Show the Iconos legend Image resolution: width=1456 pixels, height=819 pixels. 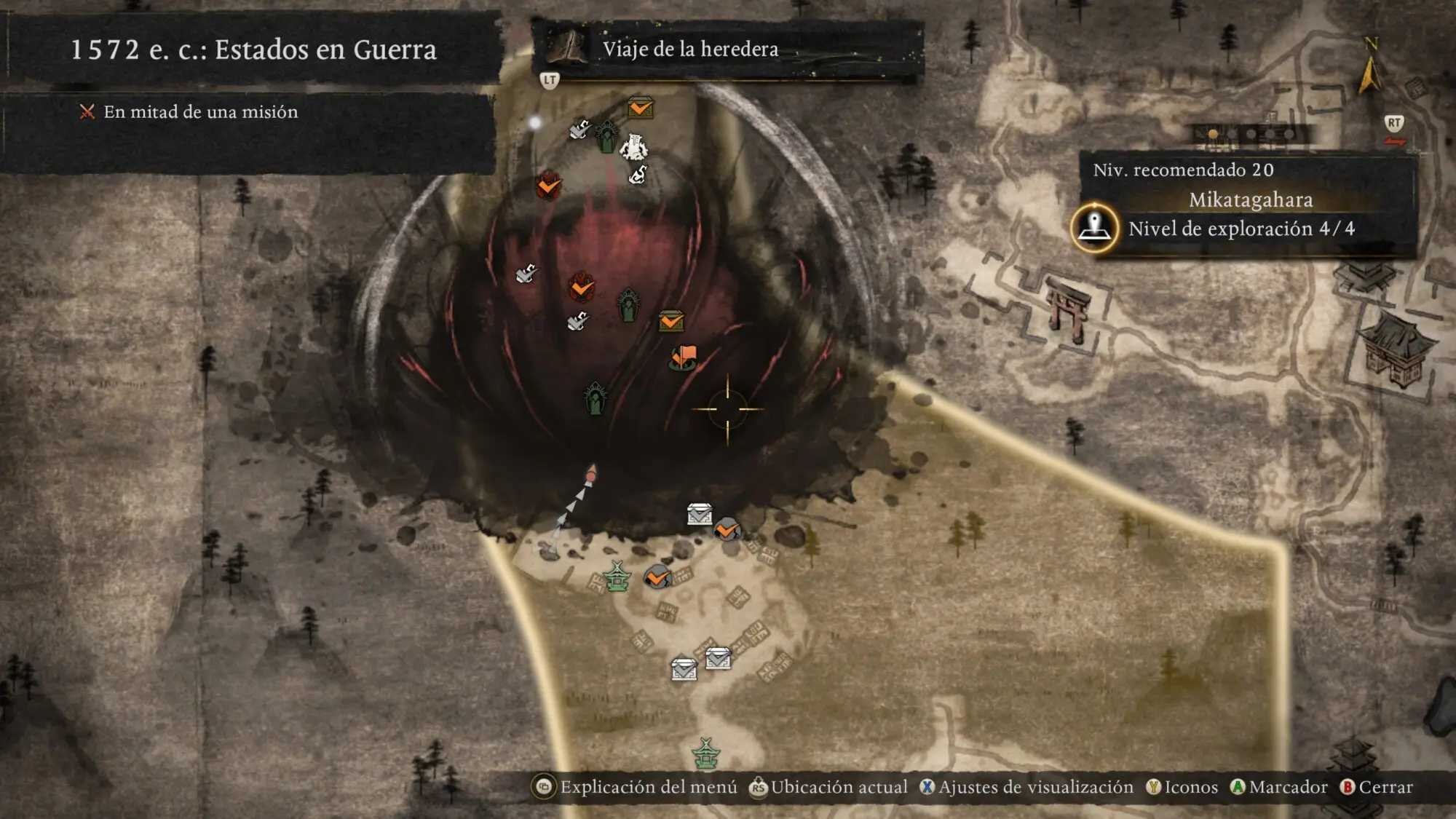[x=1182, y=787]
